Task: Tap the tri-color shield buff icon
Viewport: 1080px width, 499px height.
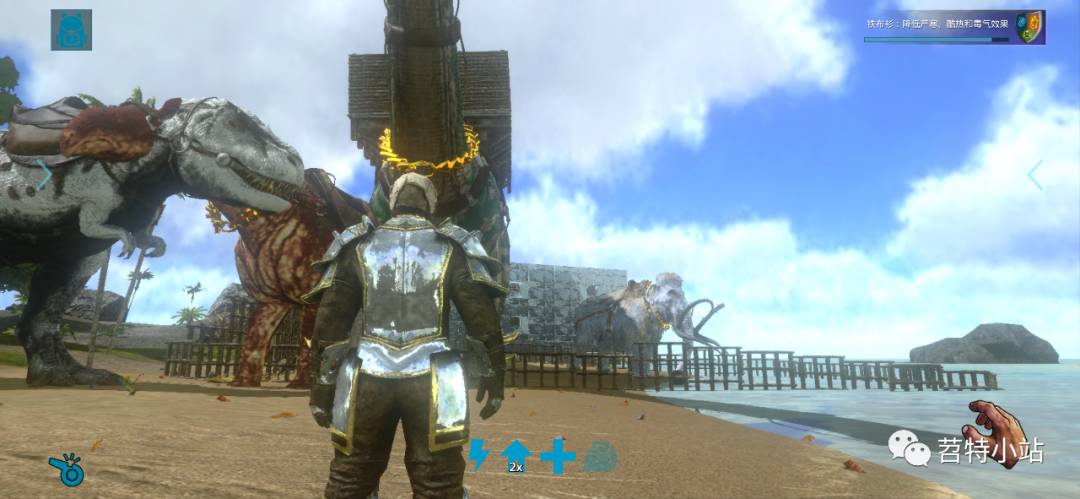Action: coord(1028,27)
